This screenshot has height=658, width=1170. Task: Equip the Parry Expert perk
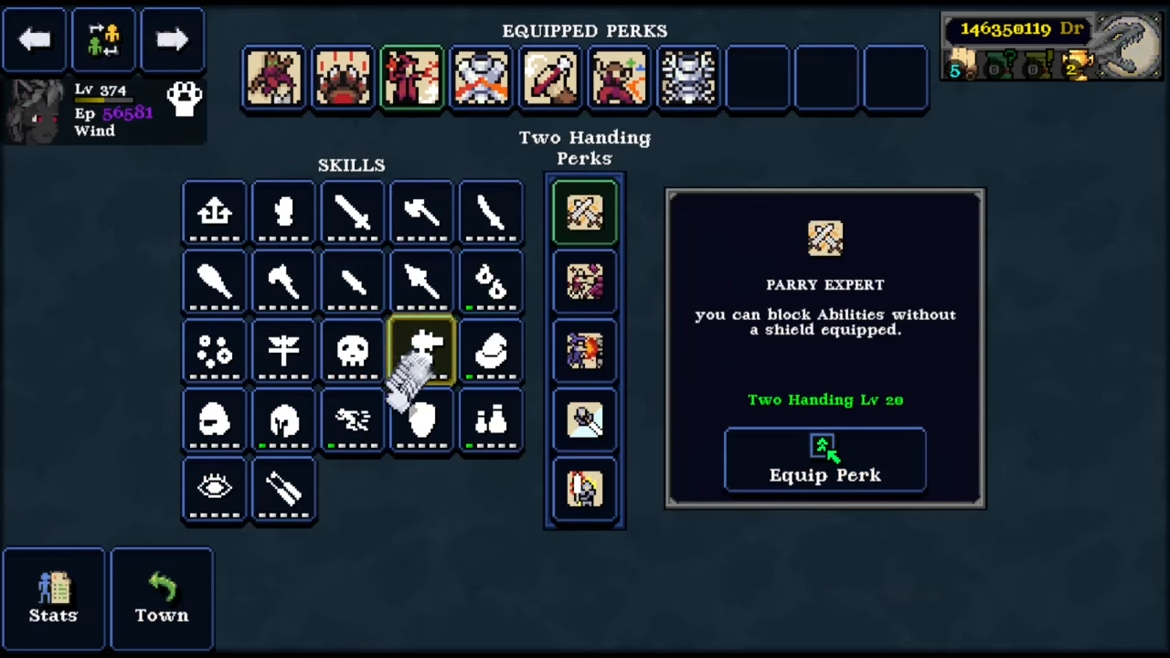(825, 459)
